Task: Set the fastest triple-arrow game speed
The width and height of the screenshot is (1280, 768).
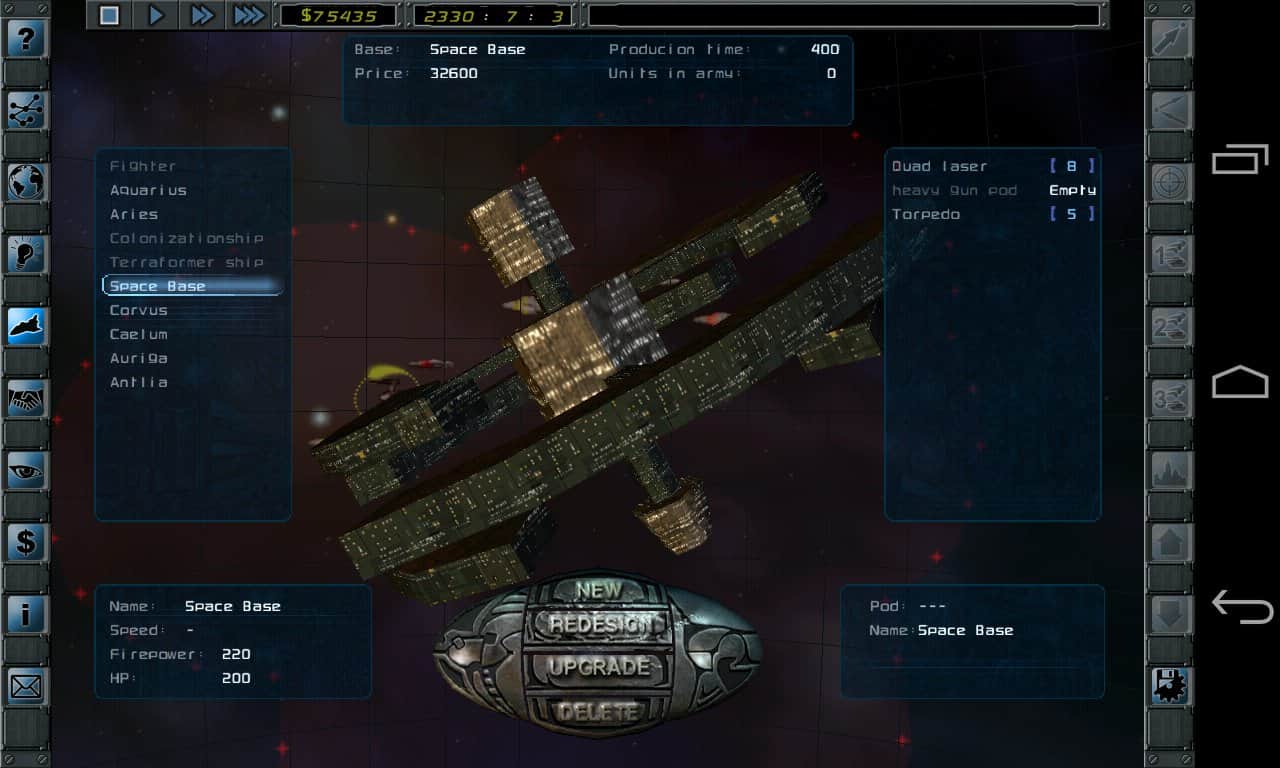Action: [x=248, y=15]
